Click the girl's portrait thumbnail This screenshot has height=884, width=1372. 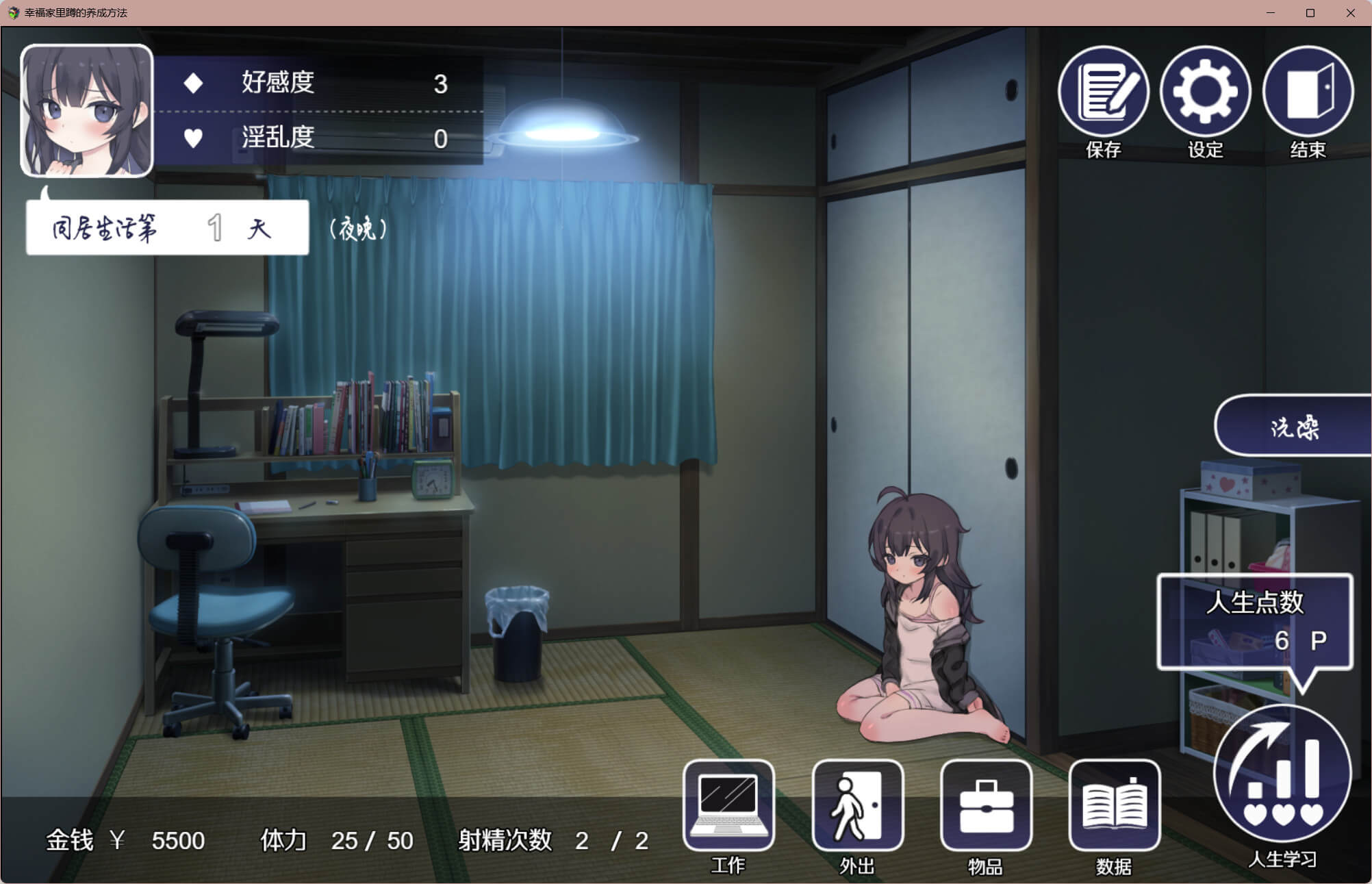coord(87,111)
